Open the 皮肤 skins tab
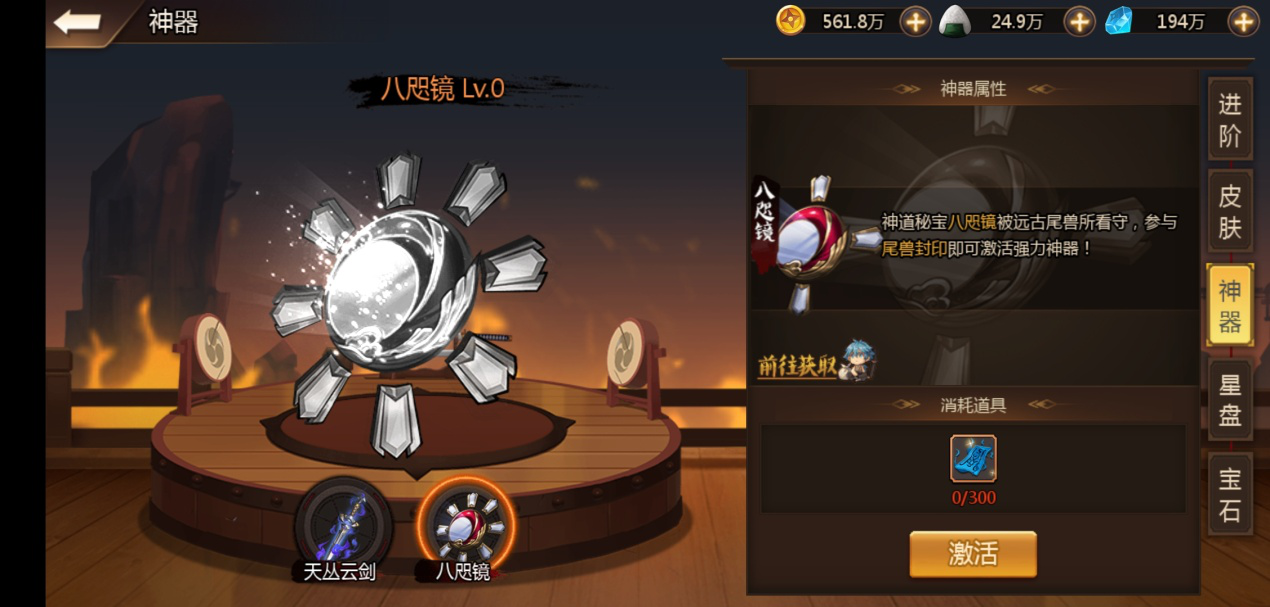This screenshot has width=1270, height=607. pyautogui.click(x=1229, y=212)
